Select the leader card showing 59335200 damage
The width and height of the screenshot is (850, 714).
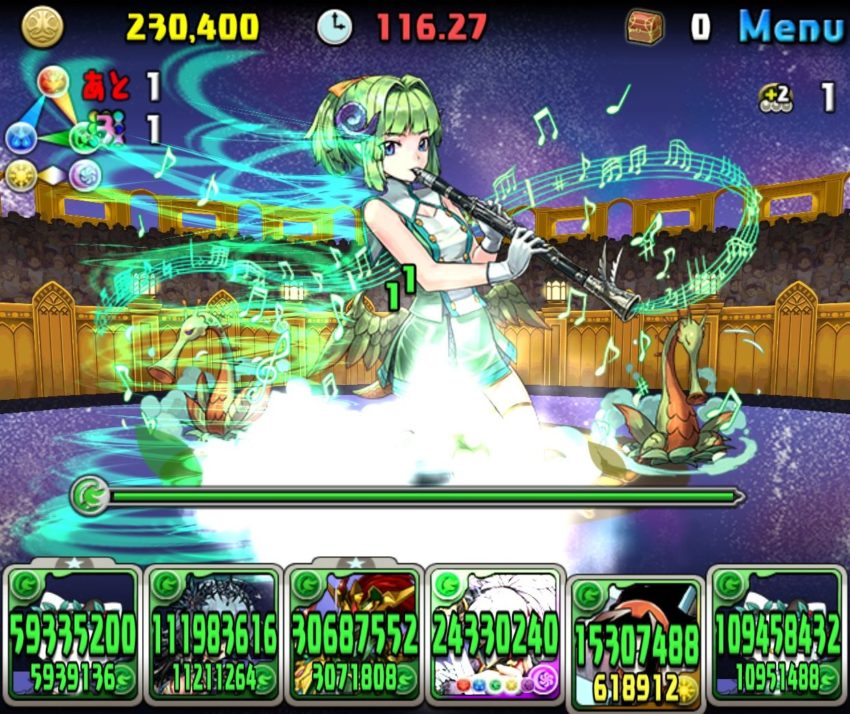pos(72,632)
